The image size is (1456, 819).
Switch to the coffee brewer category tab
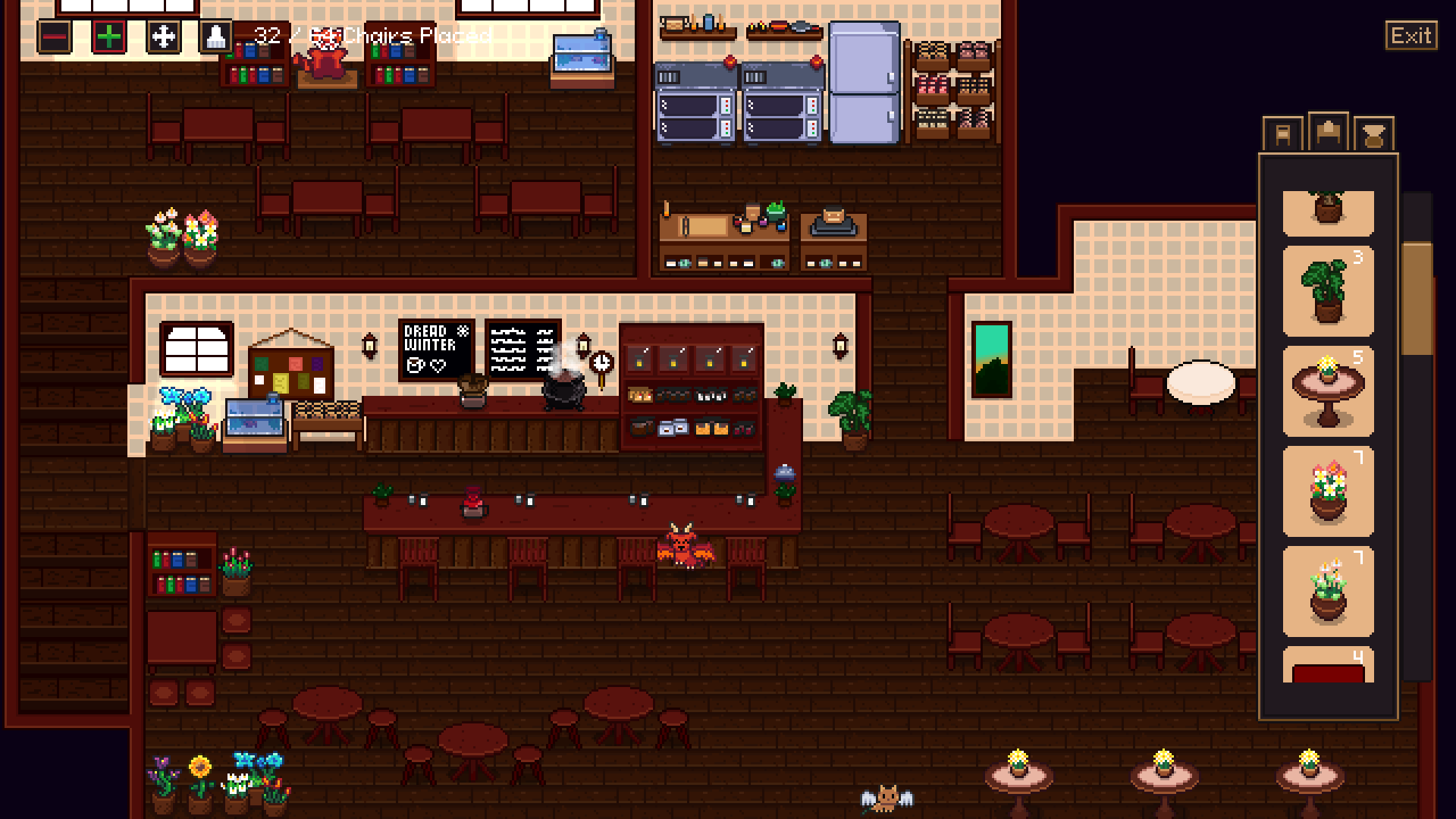click(x=1373, y=135)
